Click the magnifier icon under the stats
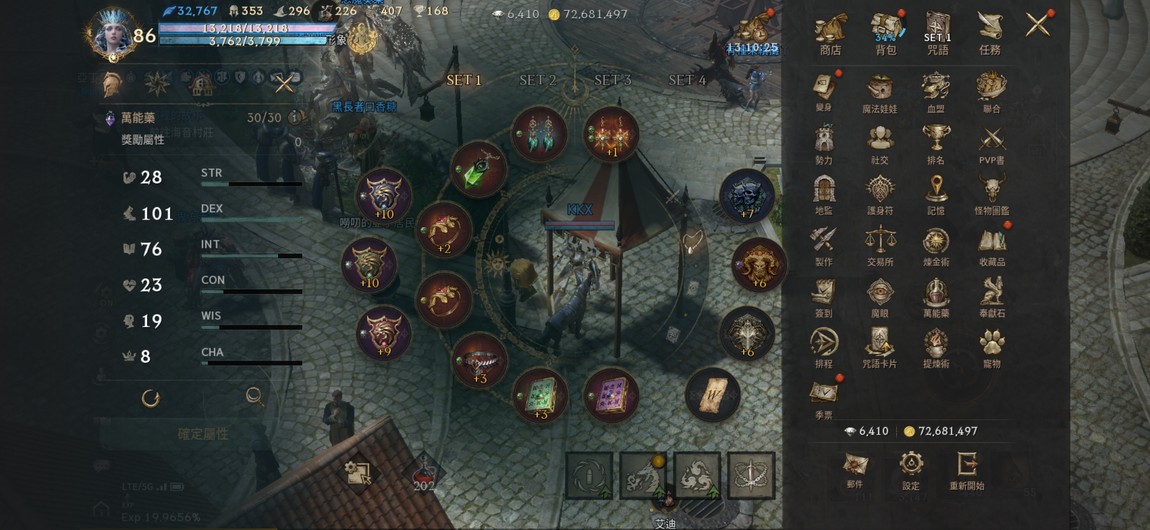Viewport: 1150px width, 530px height. tap(254, 397)
